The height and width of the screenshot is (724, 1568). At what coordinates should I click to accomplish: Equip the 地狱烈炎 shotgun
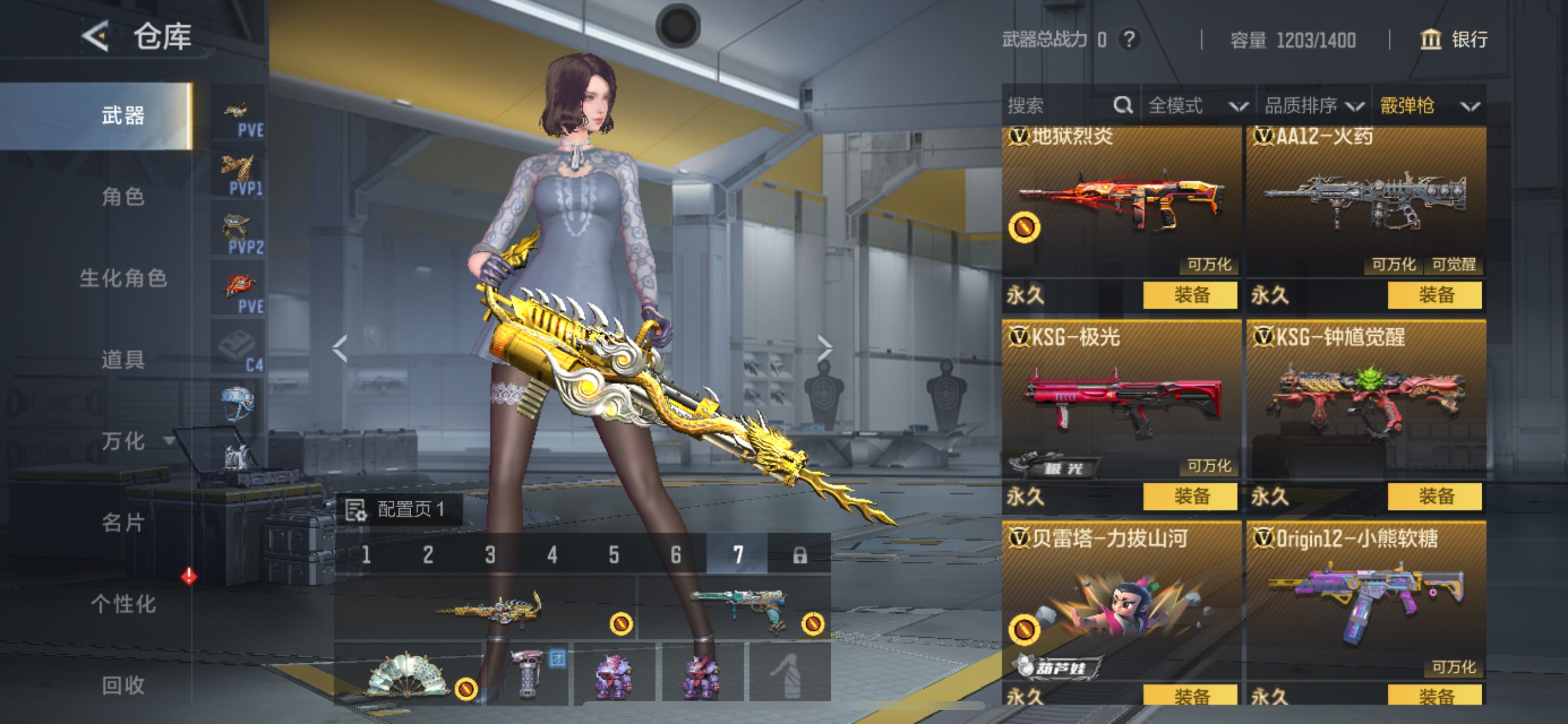(x=1190, y=295)
